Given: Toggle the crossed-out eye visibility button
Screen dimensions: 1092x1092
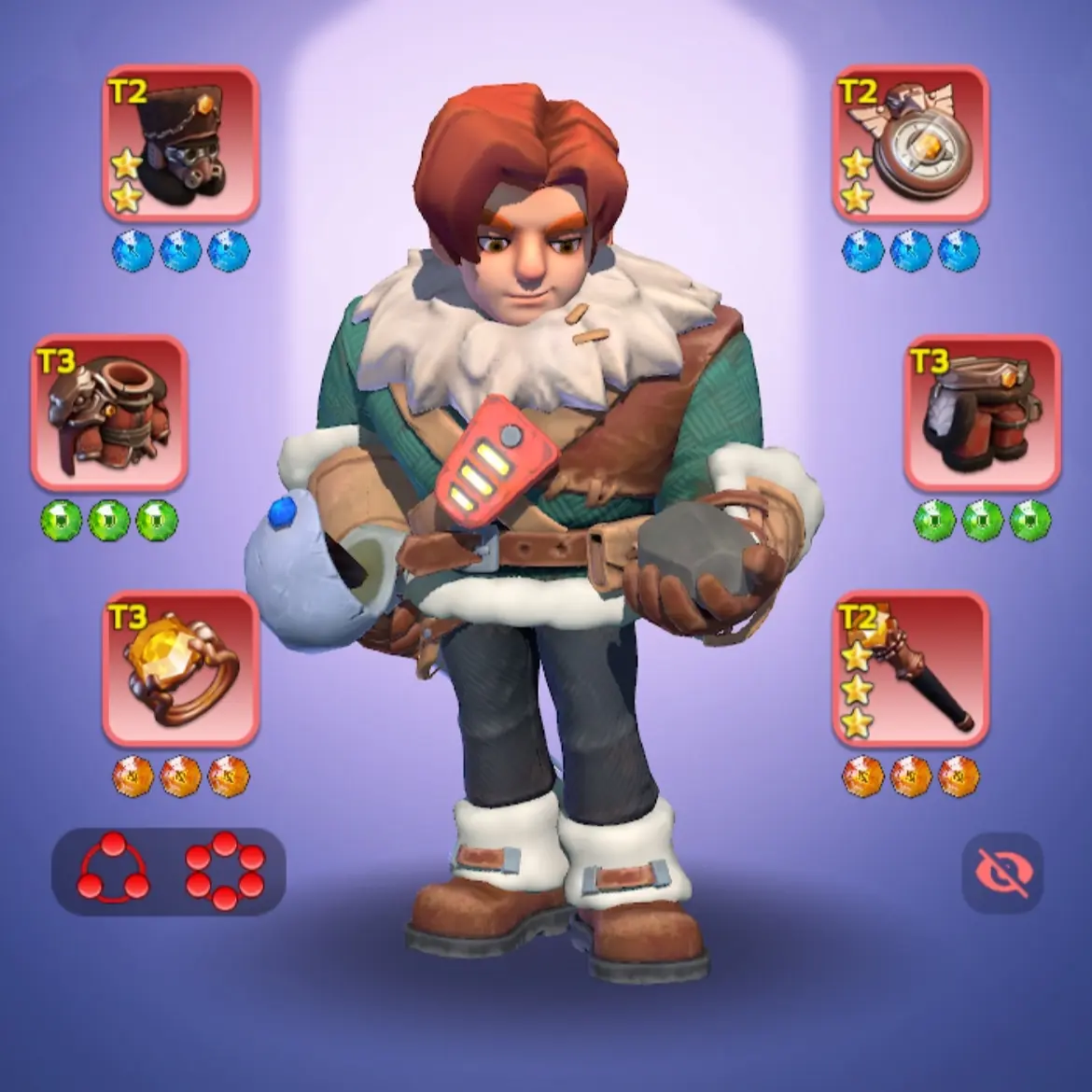Looking at the screenshot, I should [x=1002, y=872].
